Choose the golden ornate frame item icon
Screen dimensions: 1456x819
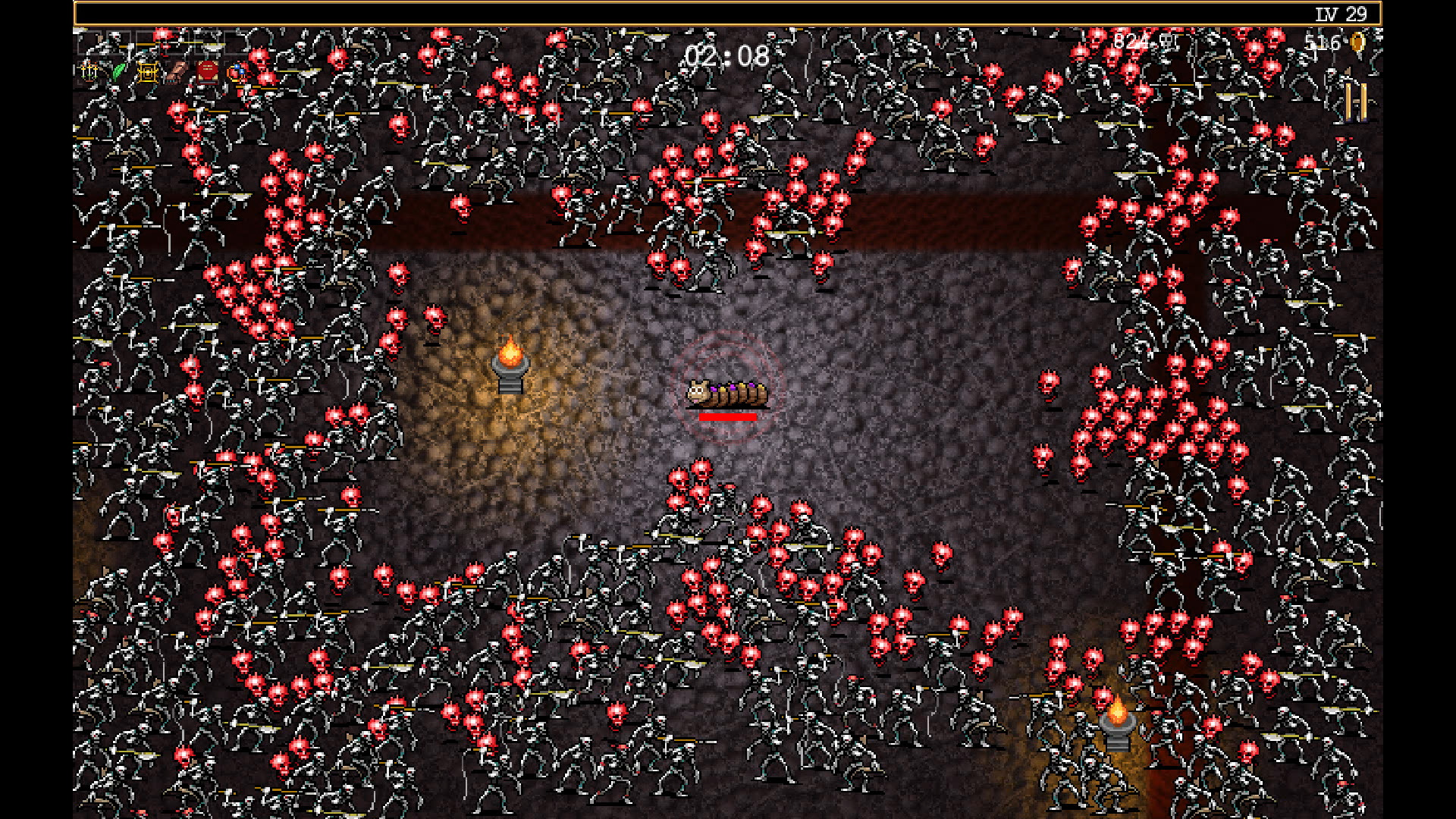coord(148,71)
